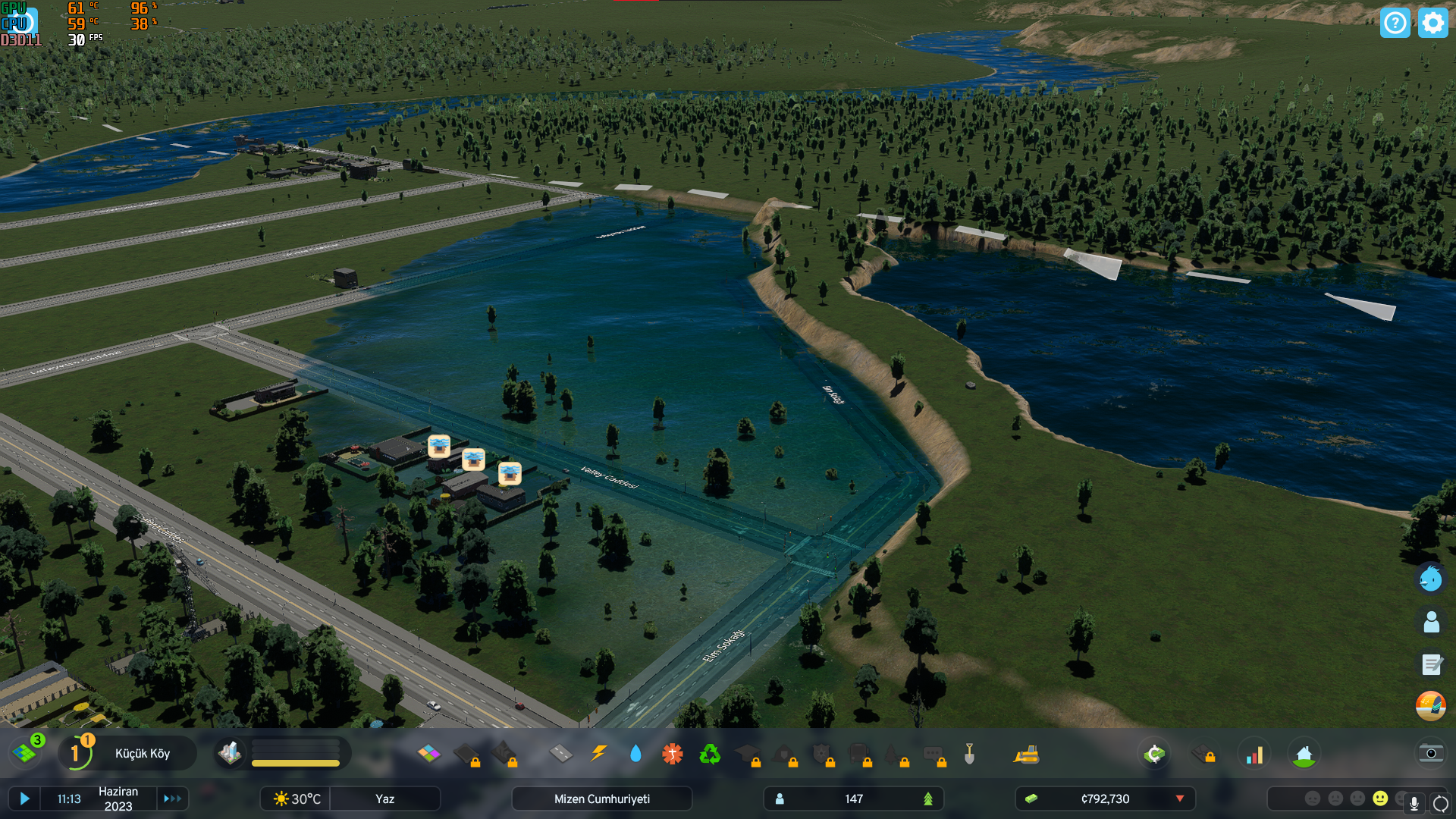Choose the Roads build tool
The width and height of the screenshot is (1456, 819).
coord(561,754)
